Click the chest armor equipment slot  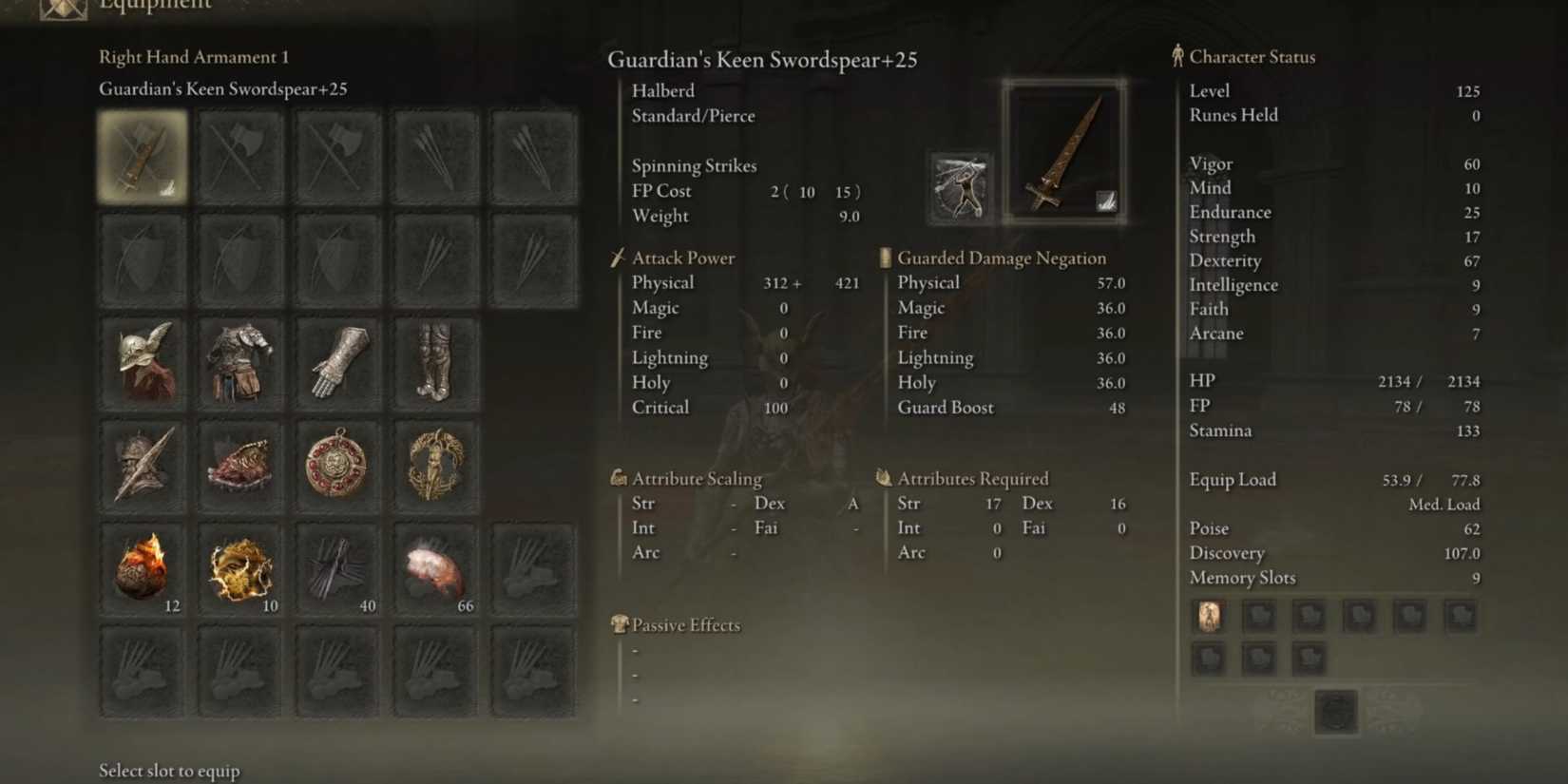(239, 362)
